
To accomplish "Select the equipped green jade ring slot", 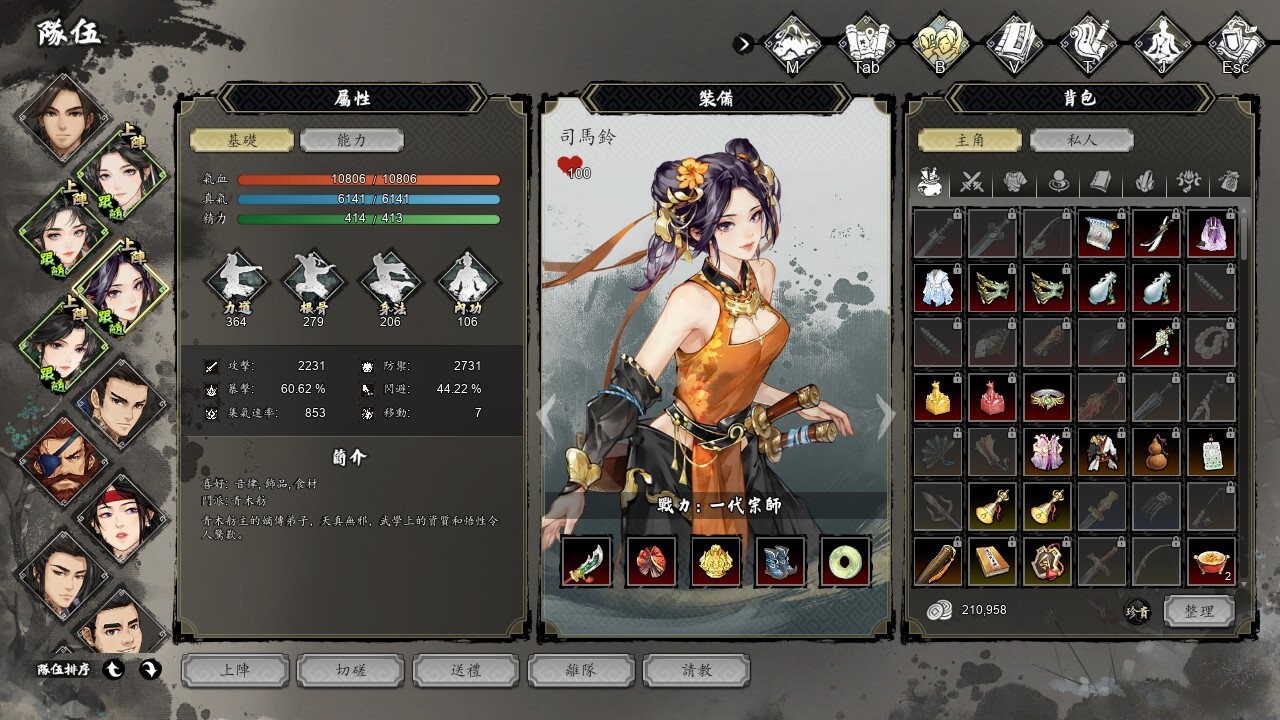I will [x=845, y=561].
